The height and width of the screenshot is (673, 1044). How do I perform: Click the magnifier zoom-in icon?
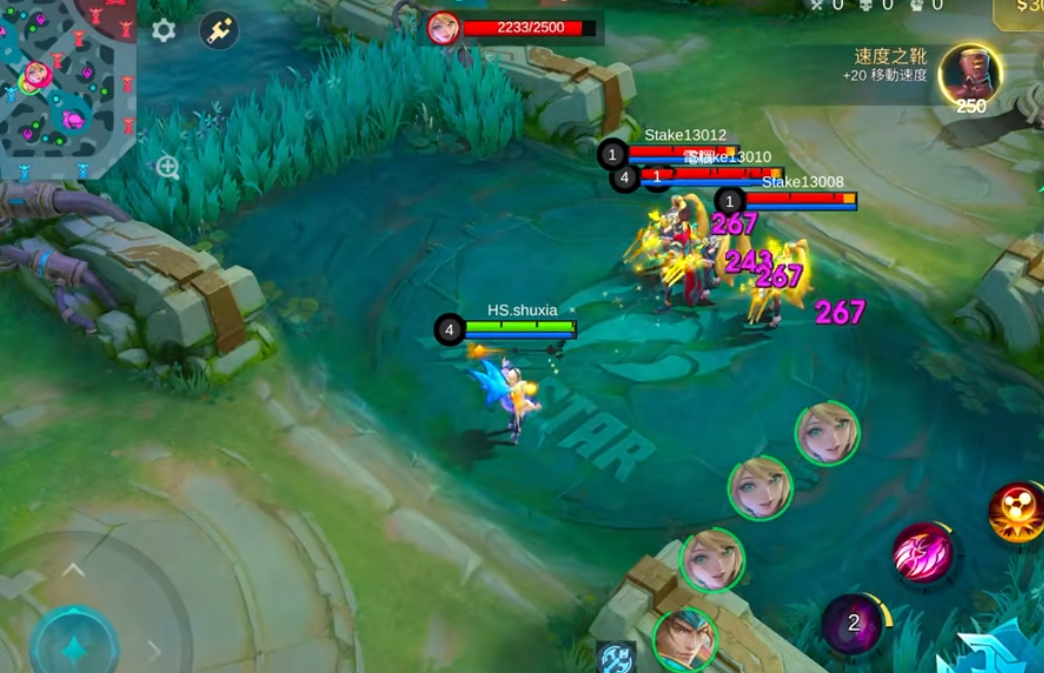(167, 167)
